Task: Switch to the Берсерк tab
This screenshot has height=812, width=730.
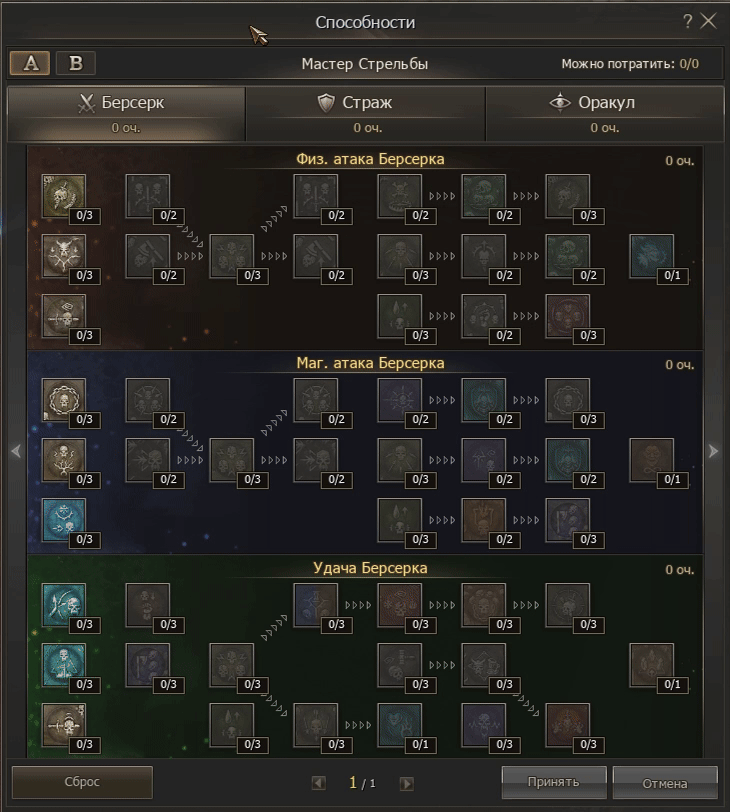Action: coord(125,113)
